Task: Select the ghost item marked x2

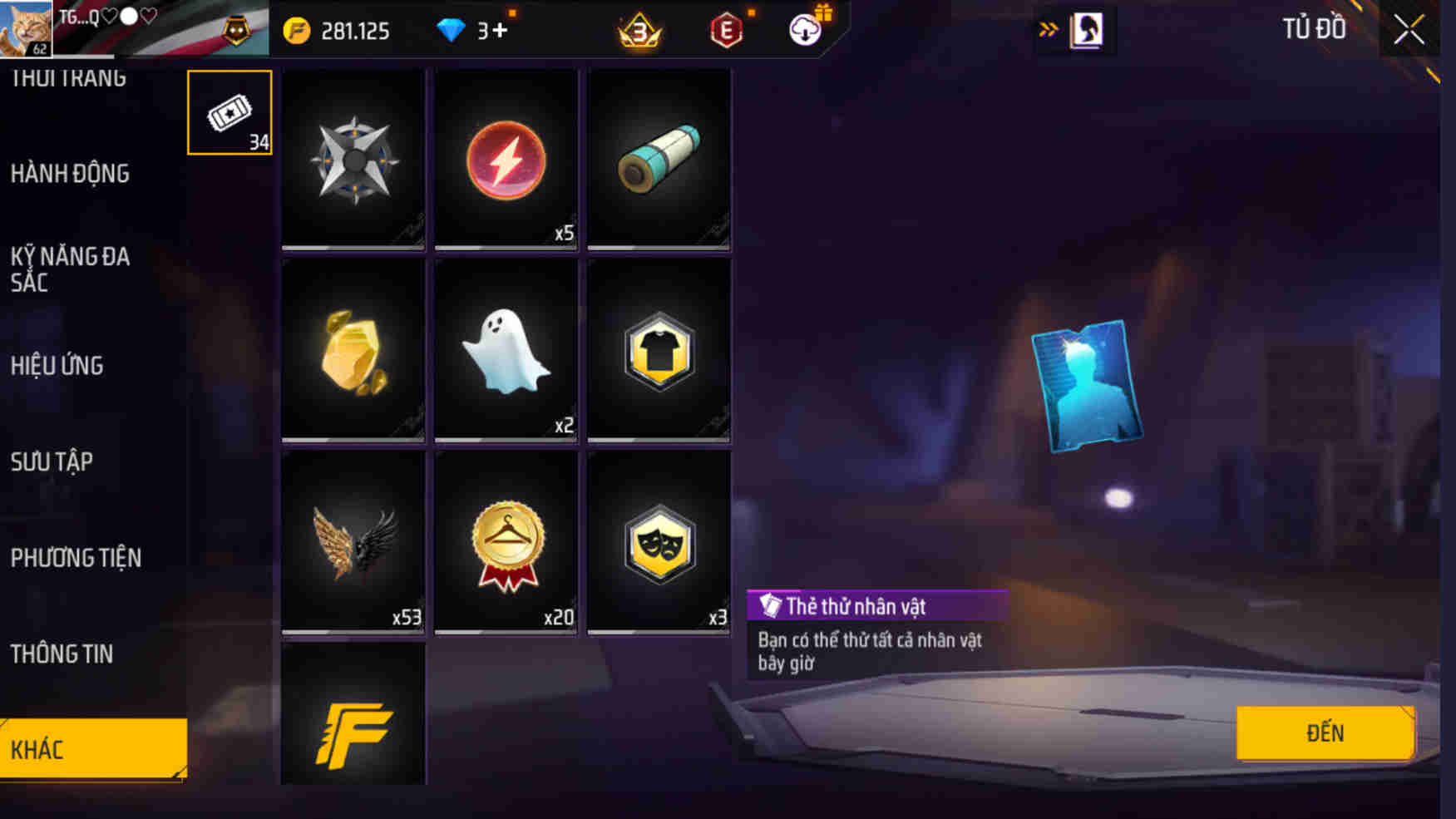Action: click(x=506, y=349)
